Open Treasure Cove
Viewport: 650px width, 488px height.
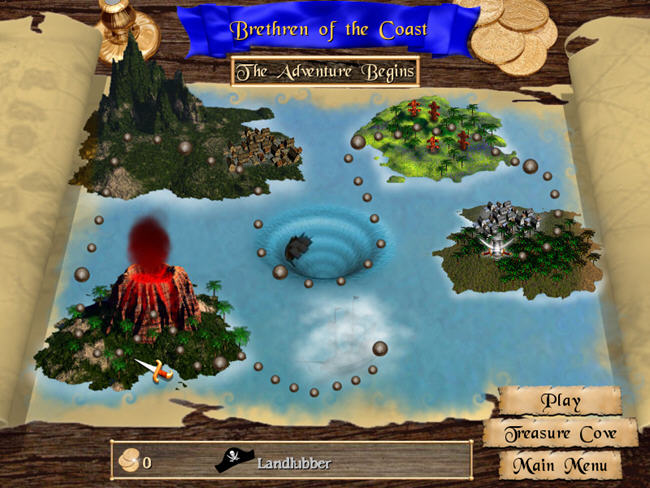[x=560, y=434]
